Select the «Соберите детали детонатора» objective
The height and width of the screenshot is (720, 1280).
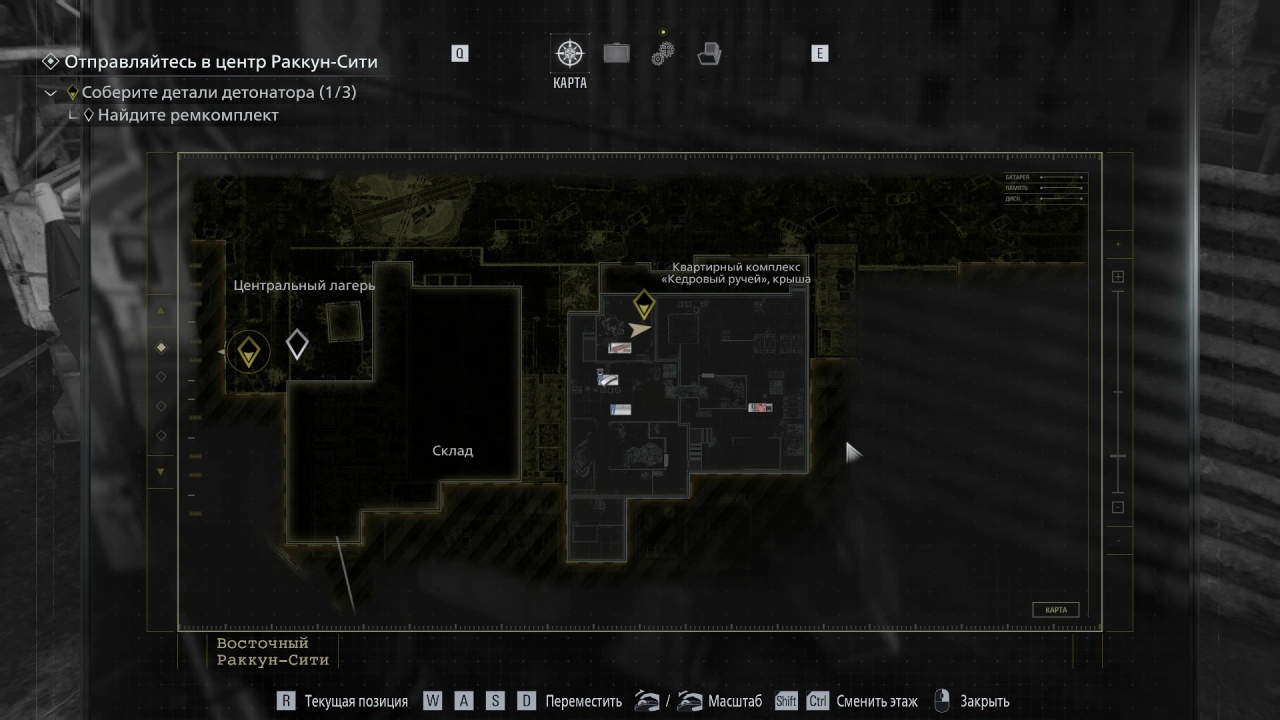pos(218,93)
